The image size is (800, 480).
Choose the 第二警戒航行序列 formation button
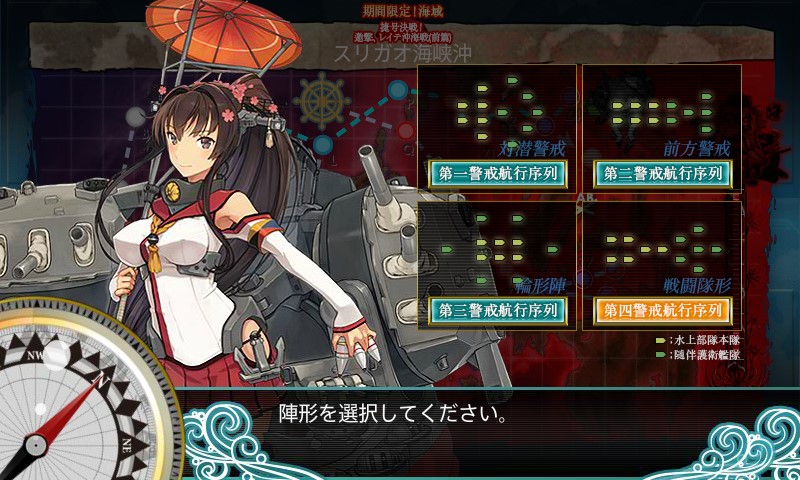point(662,173)
